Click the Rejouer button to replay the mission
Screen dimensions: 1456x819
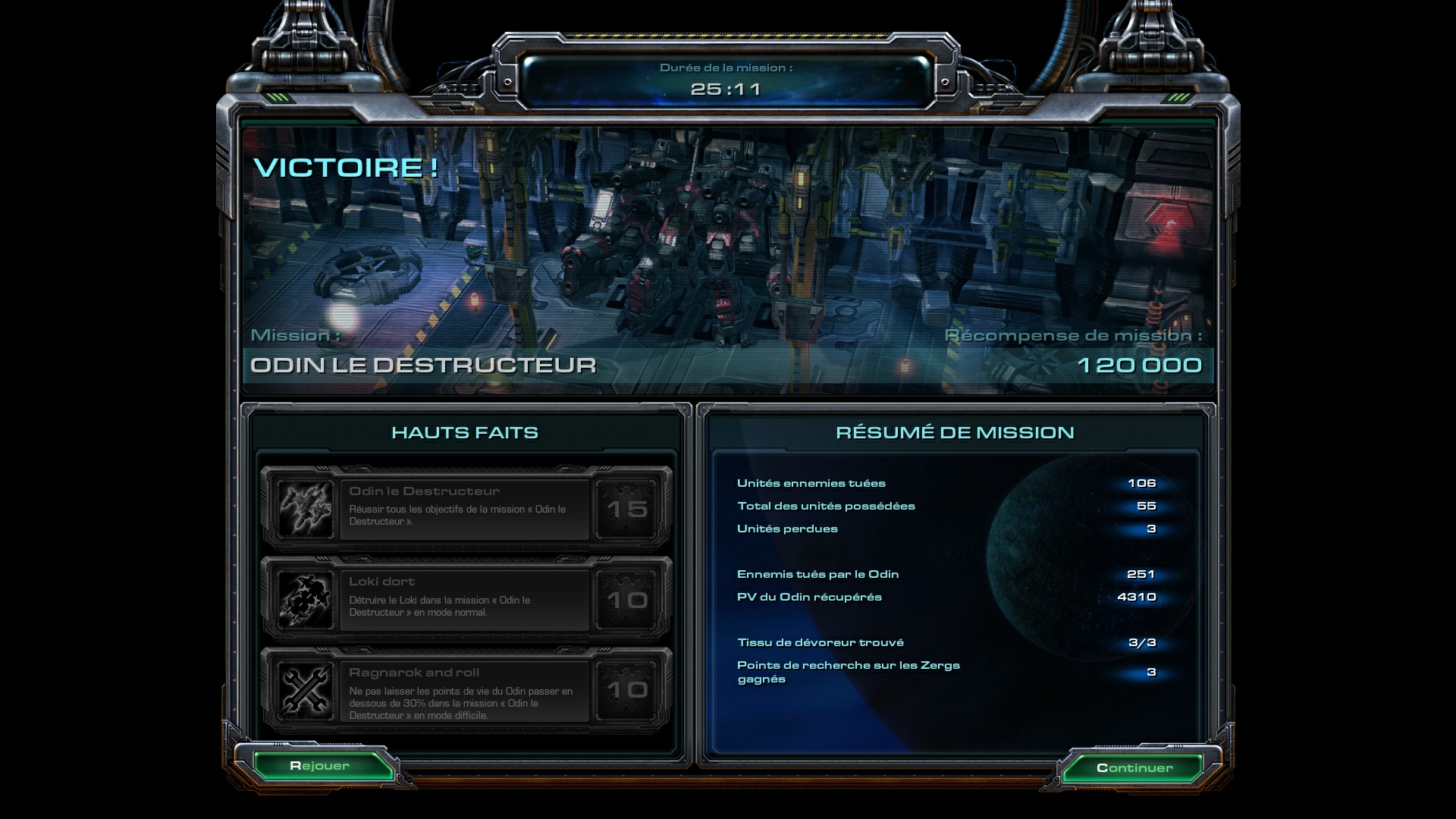click(320, 766)
